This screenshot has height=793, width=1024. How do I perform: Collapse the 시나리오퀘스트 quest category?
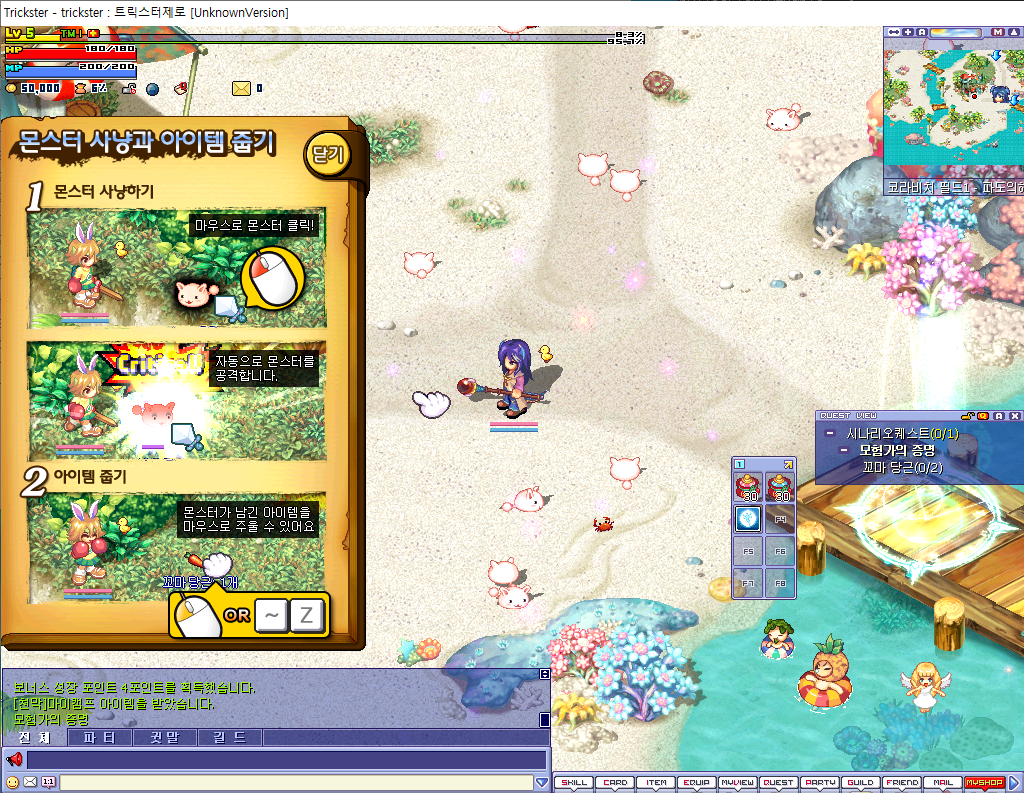(830, 434)
